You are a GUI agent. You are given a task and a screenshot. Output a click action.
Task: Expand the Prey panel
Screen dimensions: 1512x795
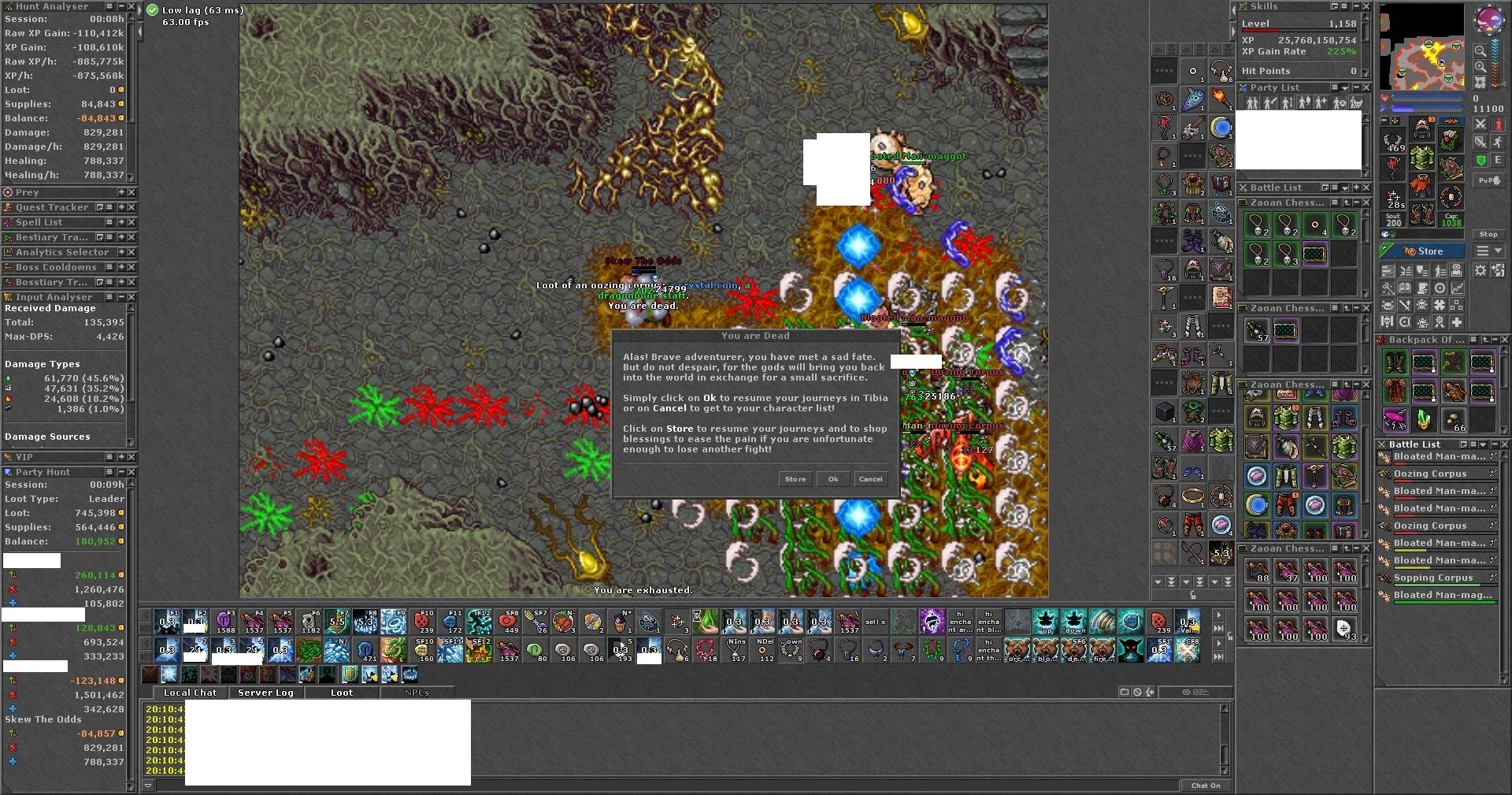click(x=121, y=192)
